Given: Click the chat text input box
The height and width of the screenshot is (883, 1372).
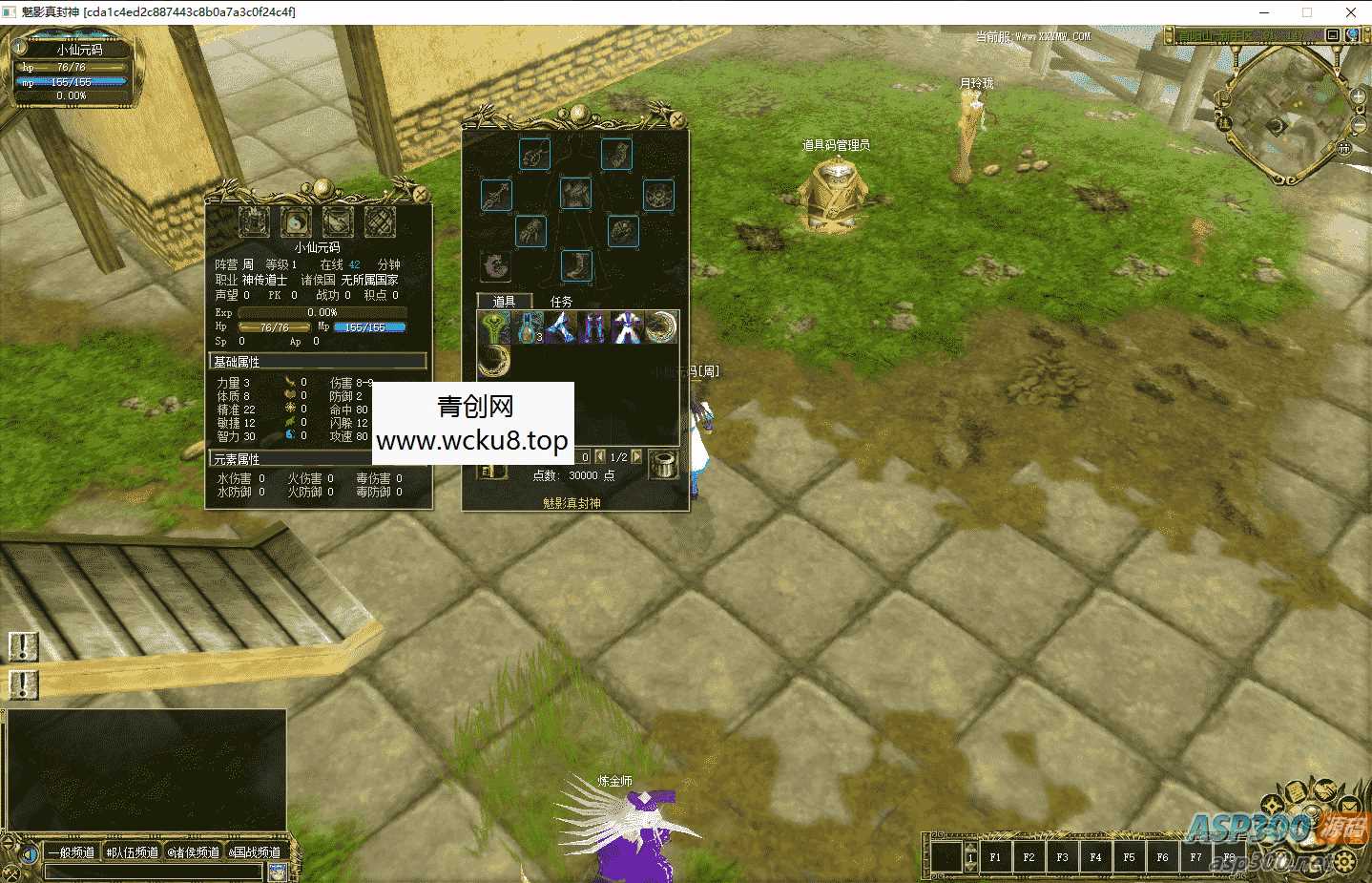Looking at the screenshot, I should point(153,872).
